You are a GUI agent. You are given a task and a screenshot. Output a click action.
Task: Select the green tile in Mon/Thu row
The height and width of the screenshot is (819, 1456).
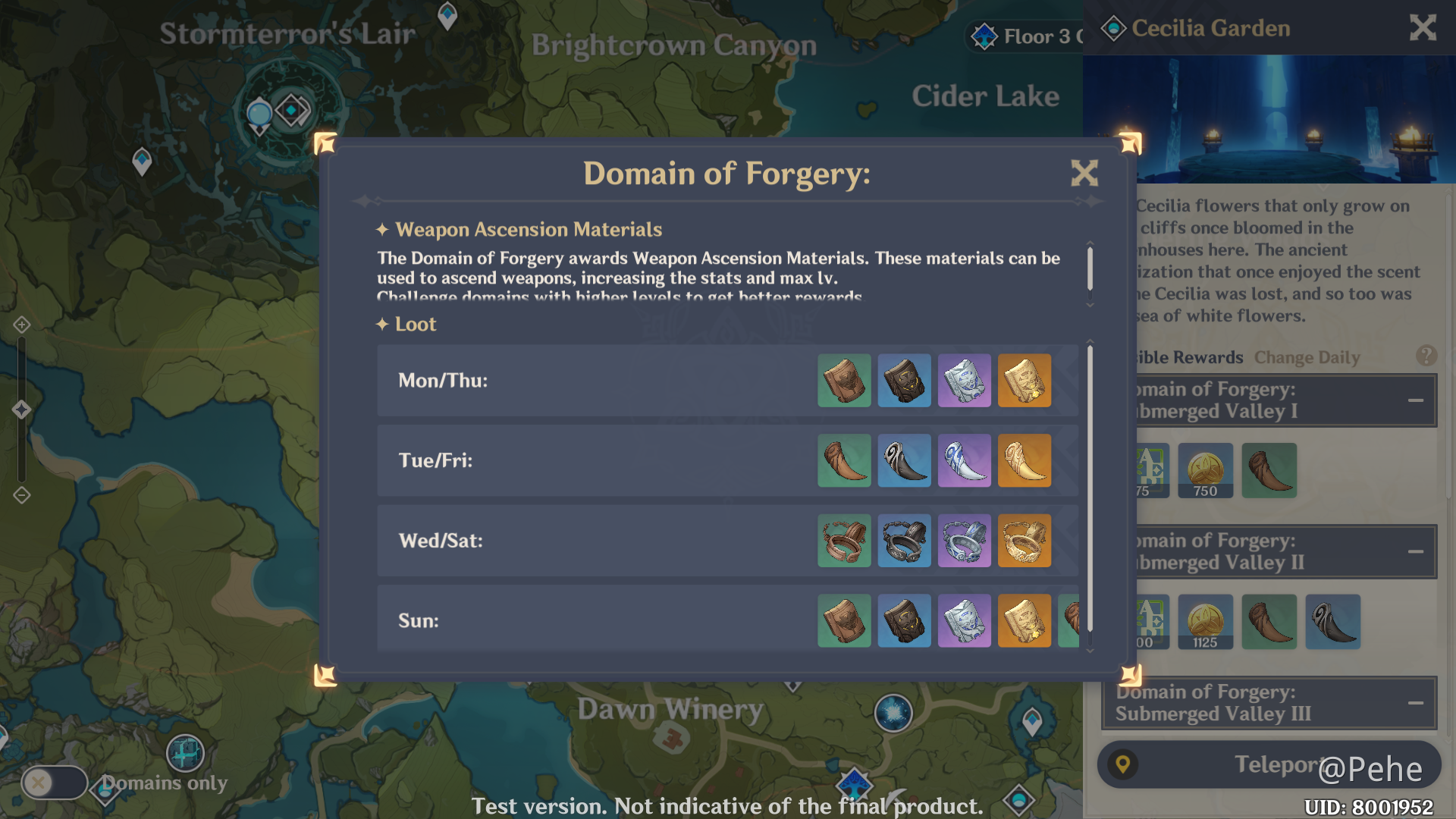click(844, 381)
